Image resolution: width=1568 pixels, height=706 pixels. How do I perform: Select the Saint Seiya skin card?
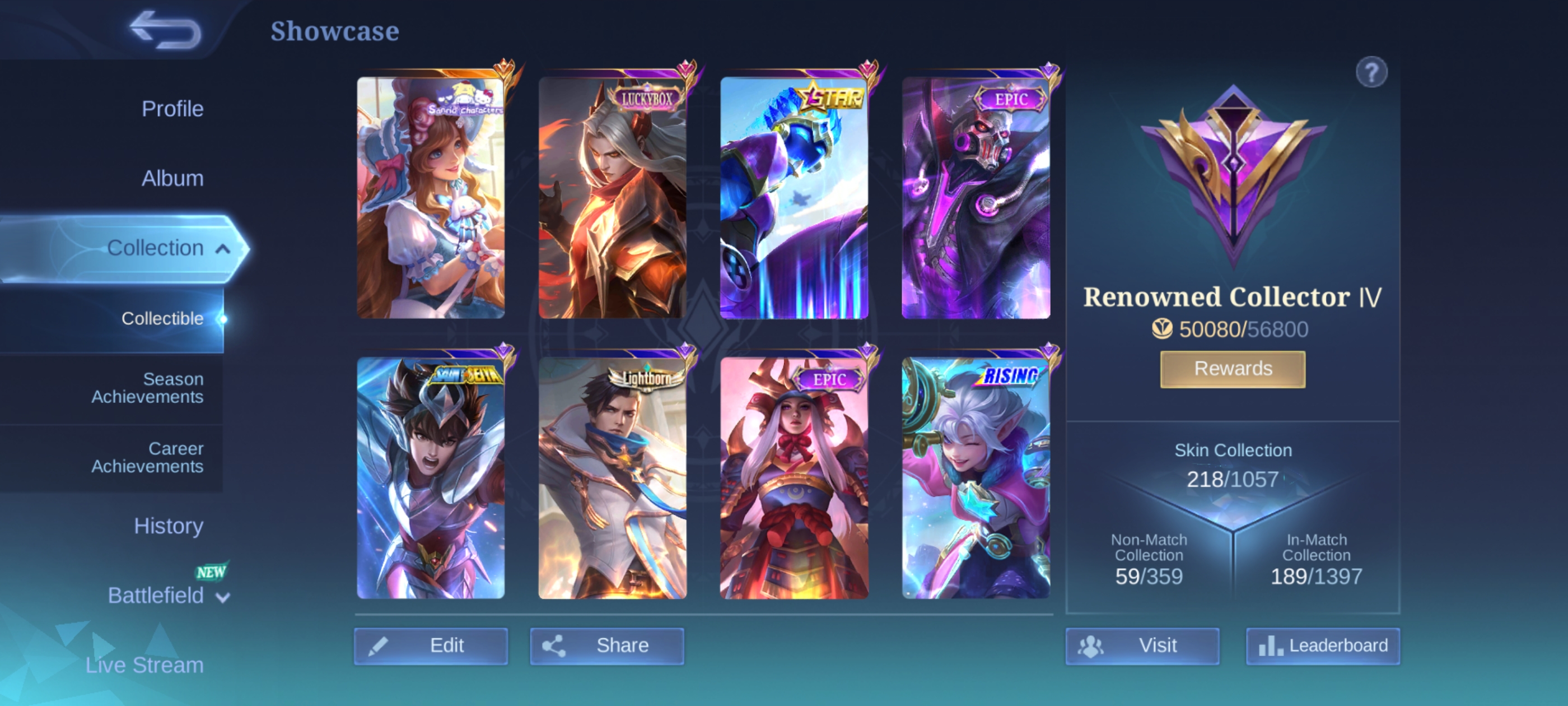(431, 477)
